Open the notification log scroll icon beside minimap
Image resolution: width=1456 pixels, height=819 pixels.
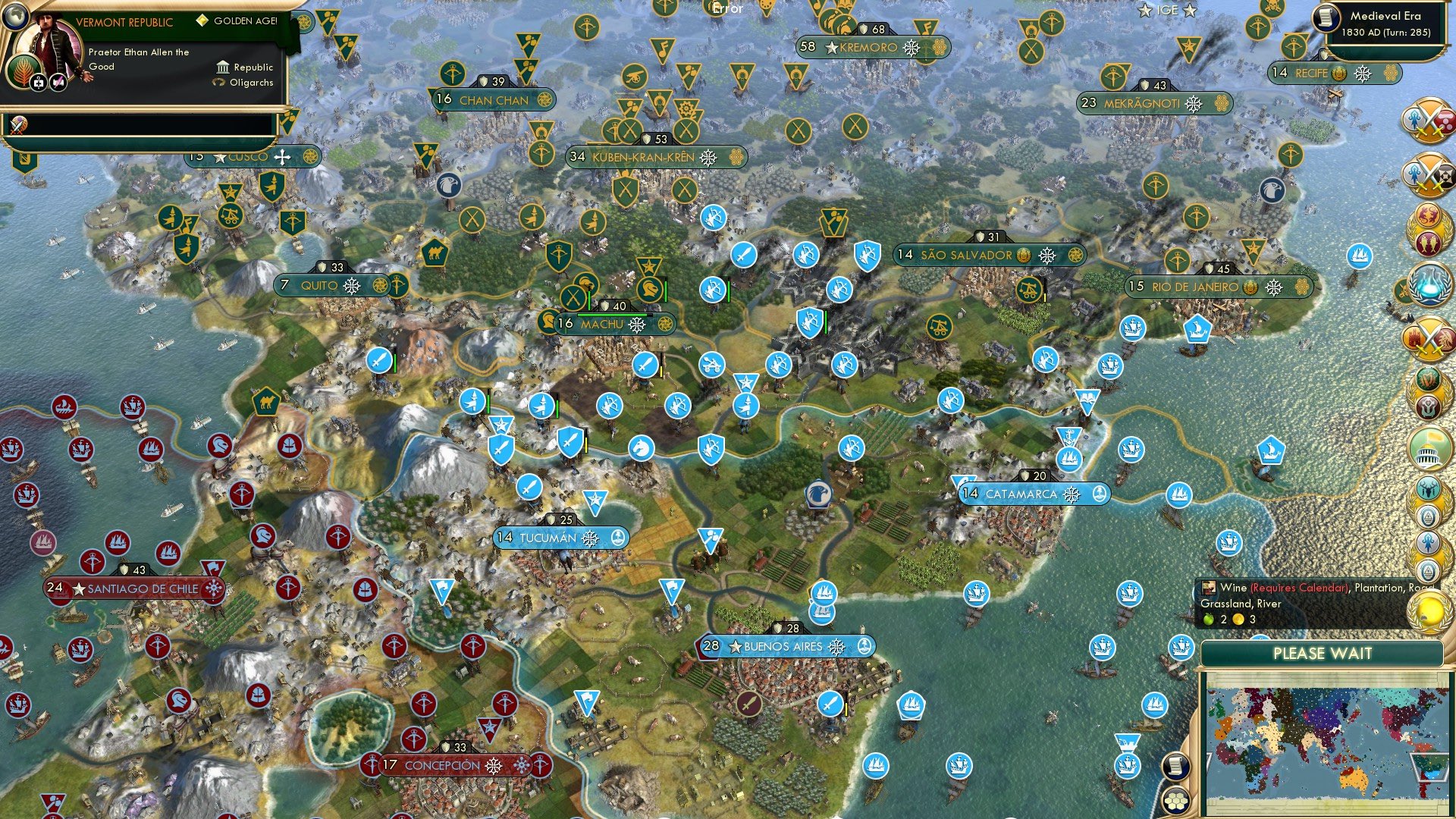[1175, 767]
